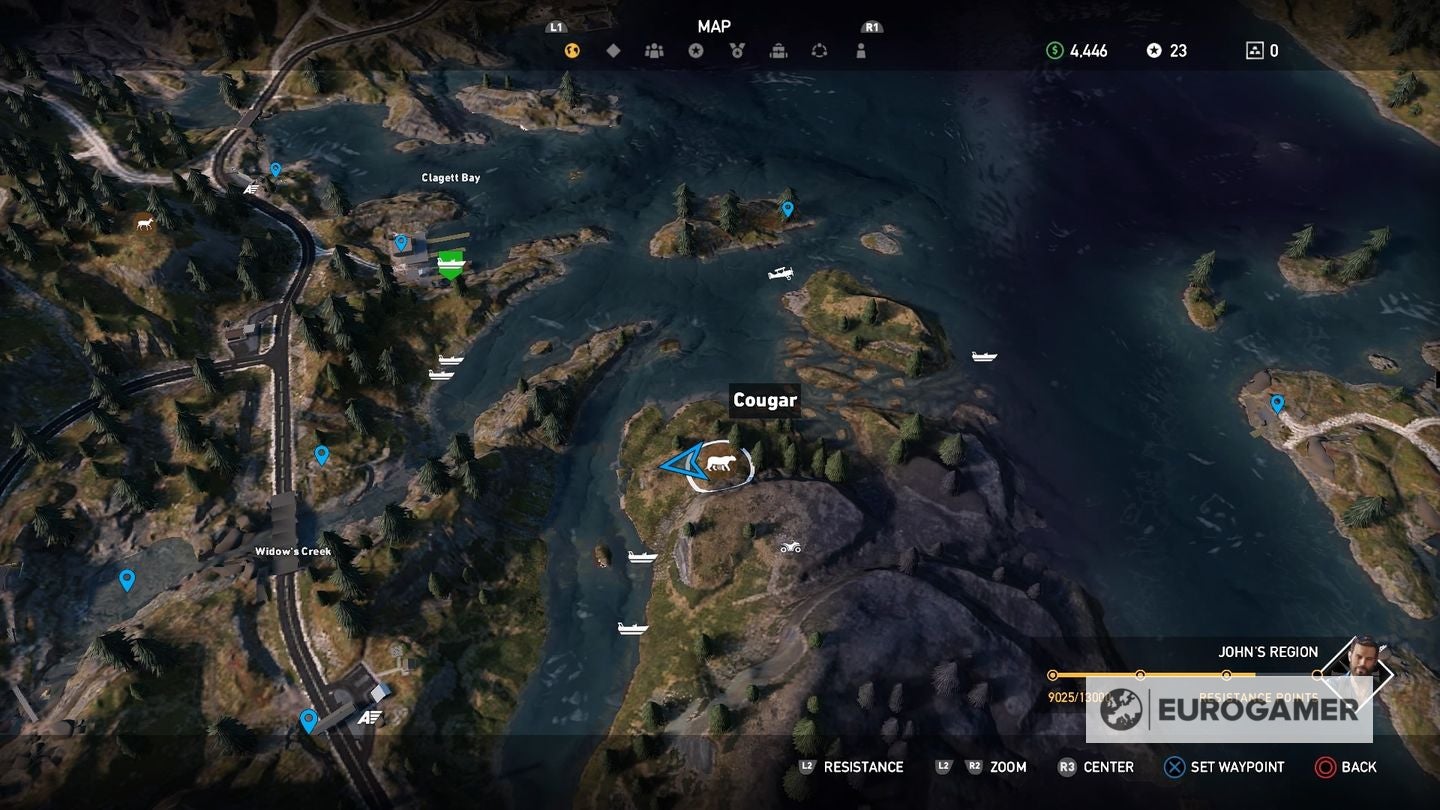Select the blue pin on the far-right island
The height and width of the screenshot is (810, 1440).
[x=1277, y=403]
